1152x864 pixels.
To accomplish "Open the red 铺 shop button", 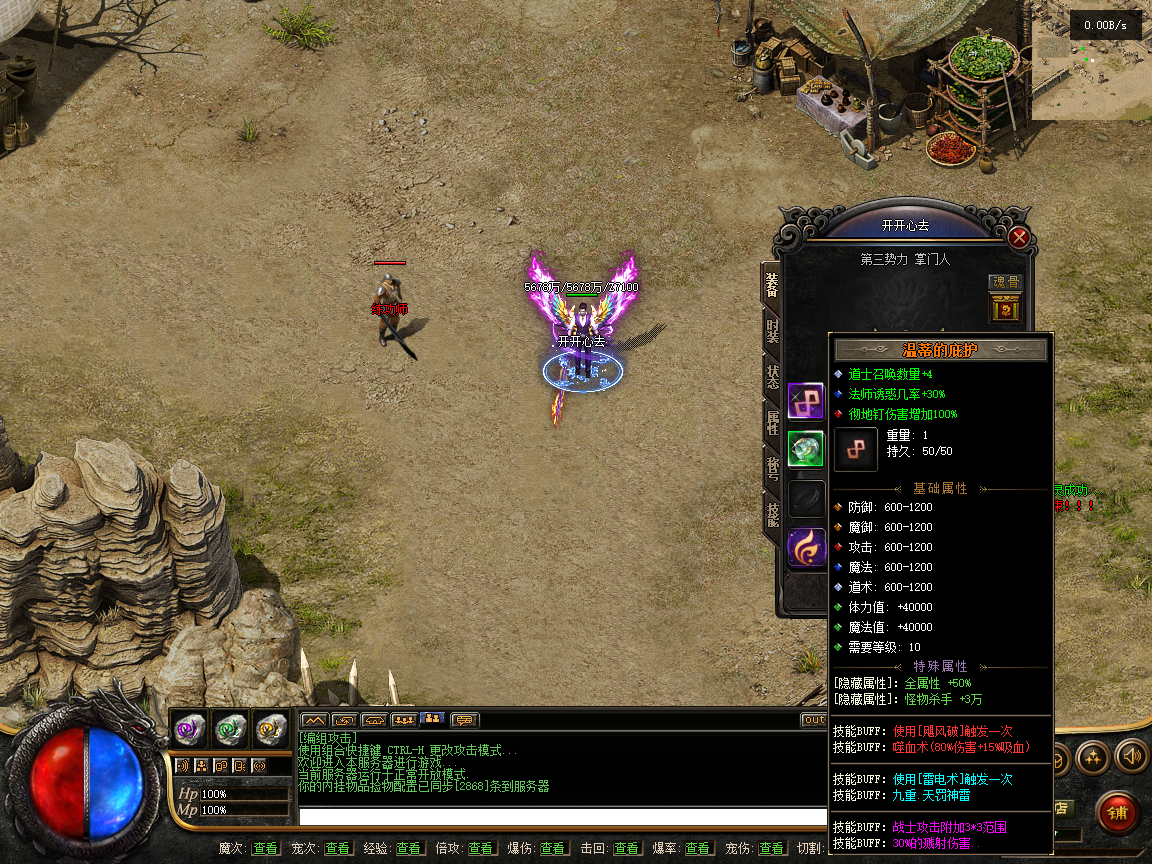I will 1117,813.
